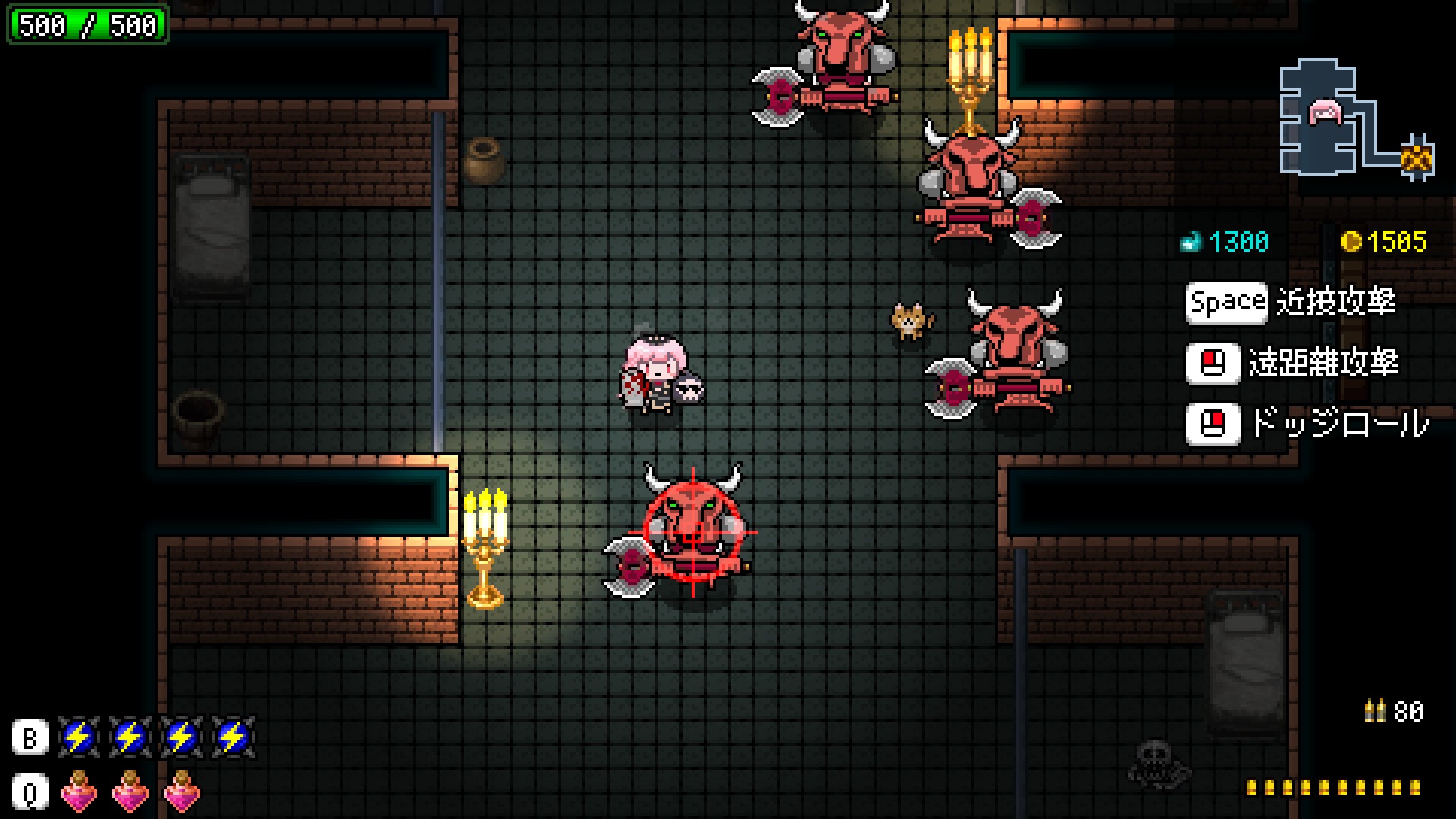This screenshot has height=819, width=1456.
Task: Click the mouse icon beside ドッジロール
Action: click(x=1213, y=425)
